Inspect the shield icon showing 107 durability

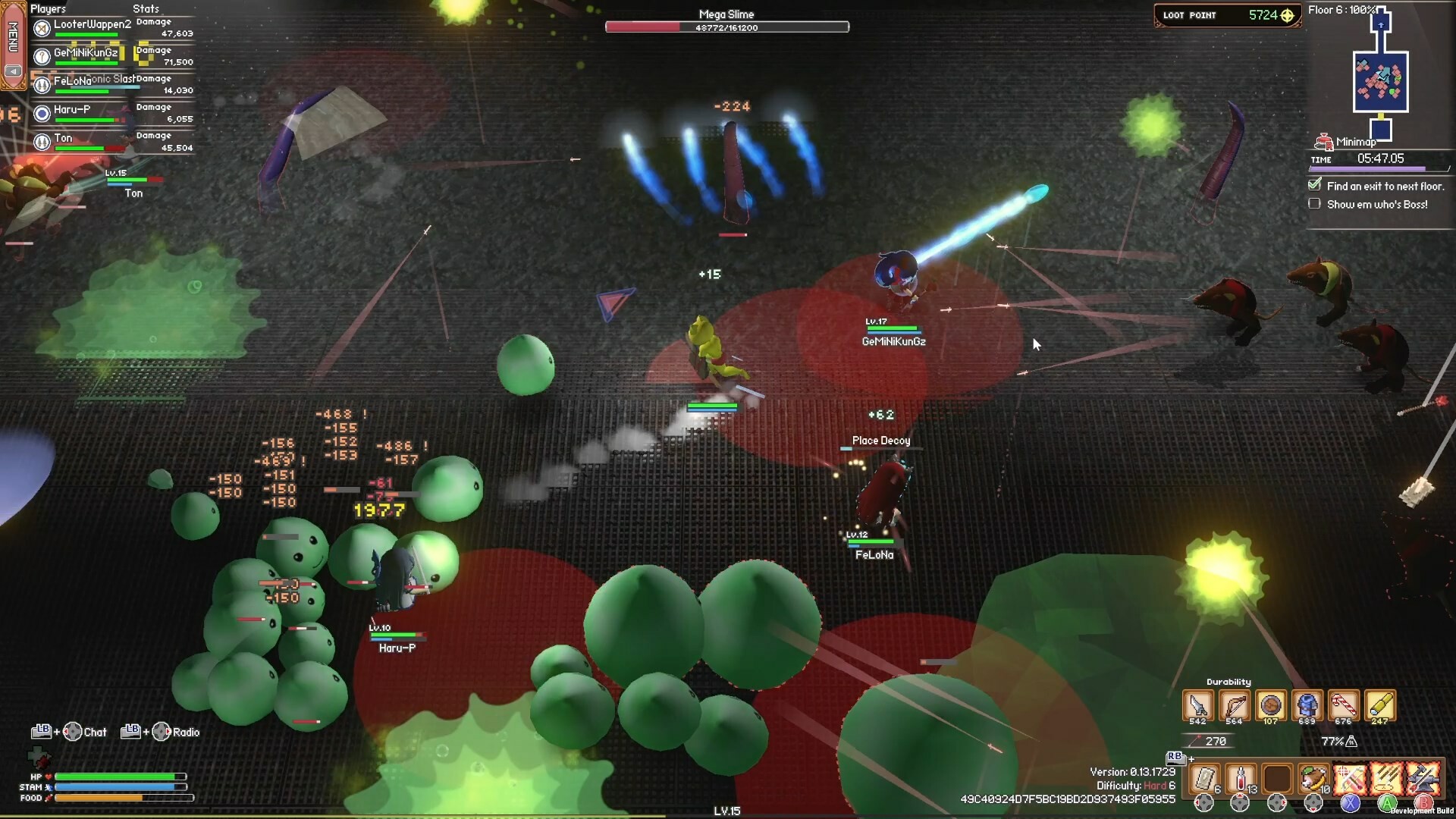coord(1270,704)
